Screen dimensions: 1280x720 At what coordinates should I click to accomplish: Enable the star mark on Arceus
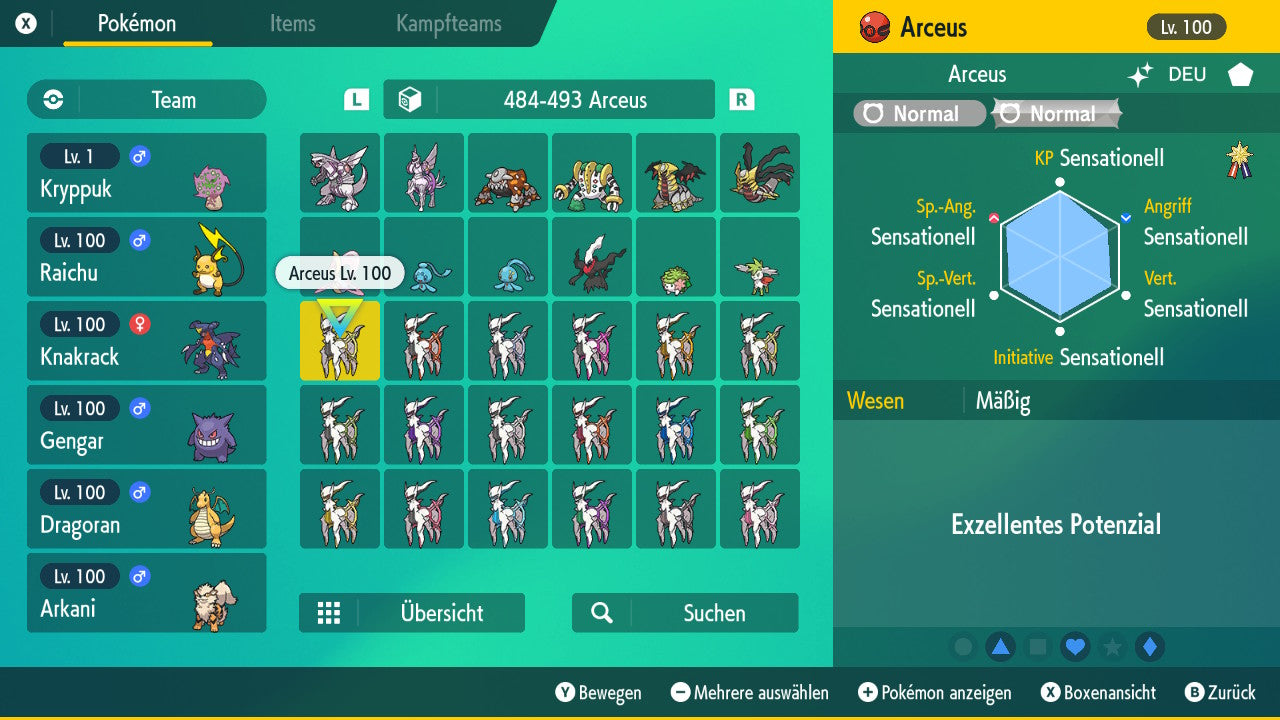(x=1110, y=647)
